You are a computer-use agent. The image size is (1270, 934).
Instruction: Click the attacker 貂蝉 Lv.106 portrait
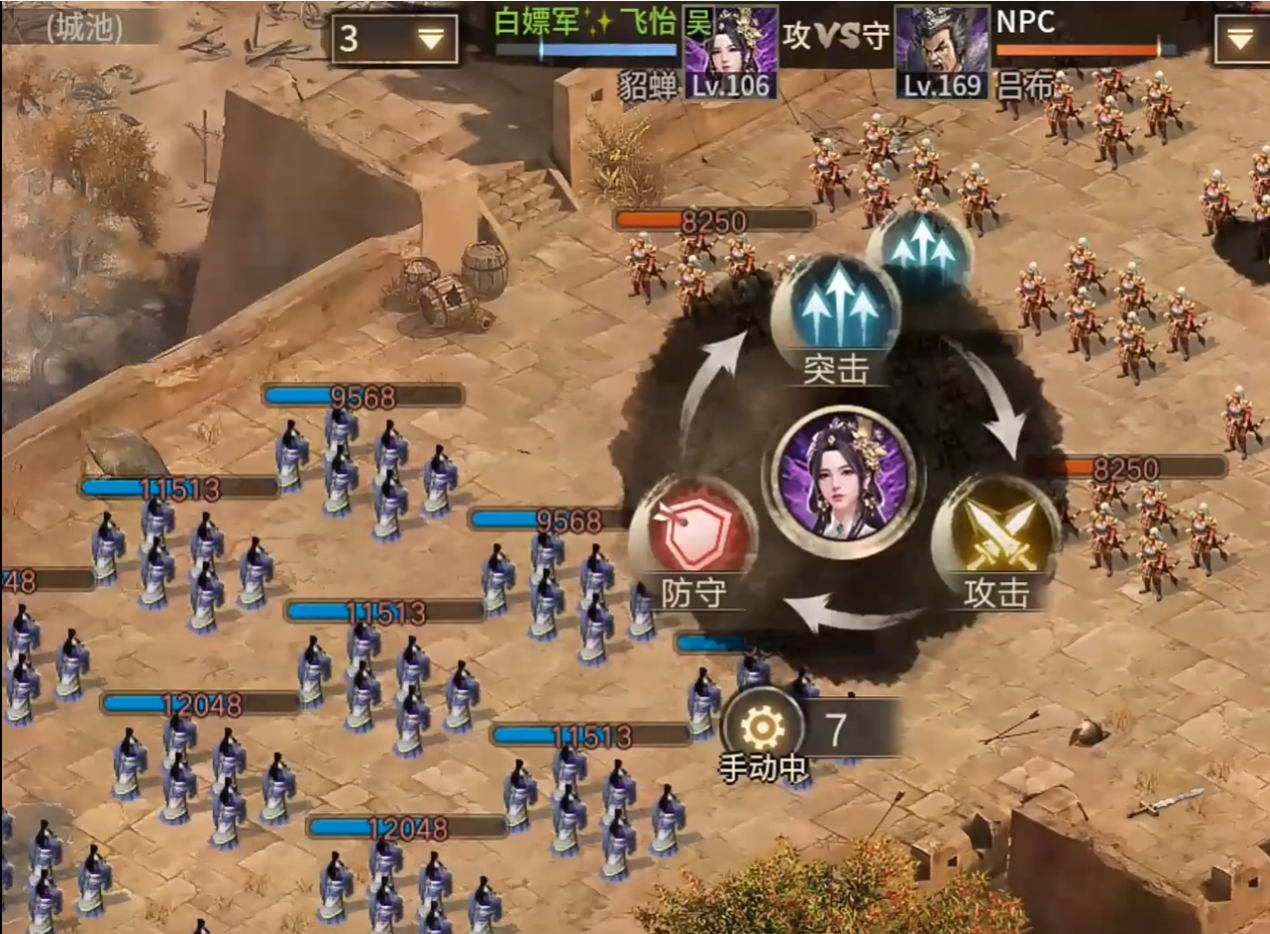tap(730, 51)
